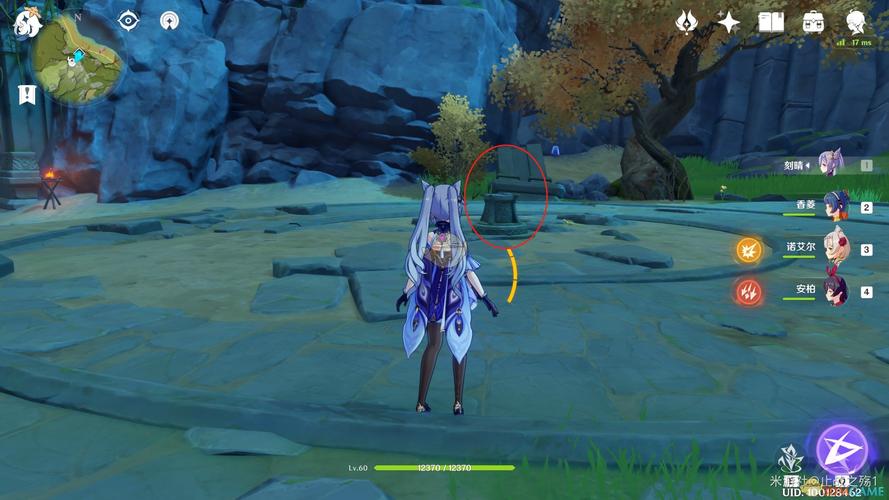The width and height of the screenshot is (889, 500).
Task: Switch to party member 香菱
Action: 836,206
